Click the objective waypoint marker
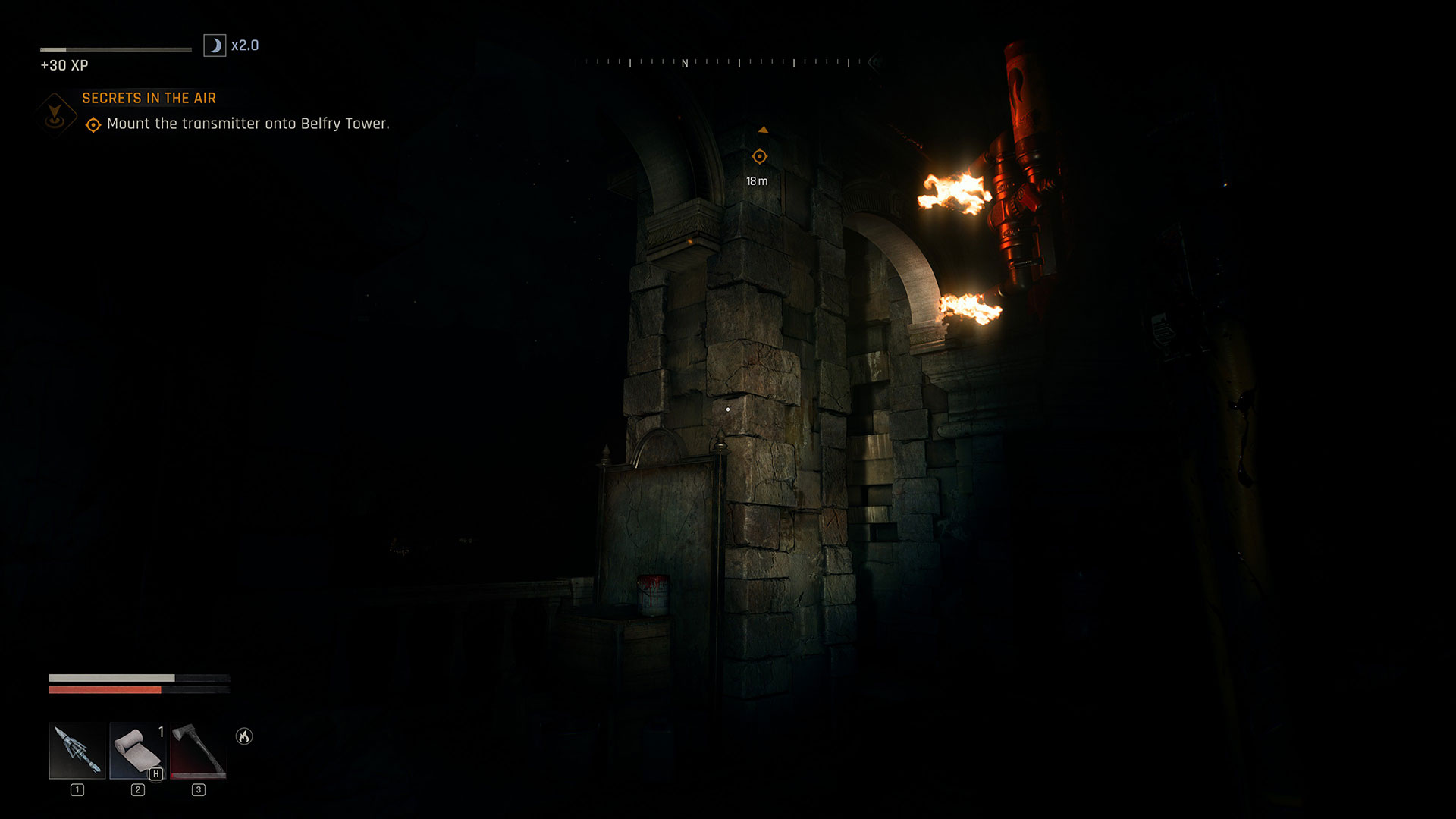The height and width of the screenshot is (819, 1456). tap(759, 157)
